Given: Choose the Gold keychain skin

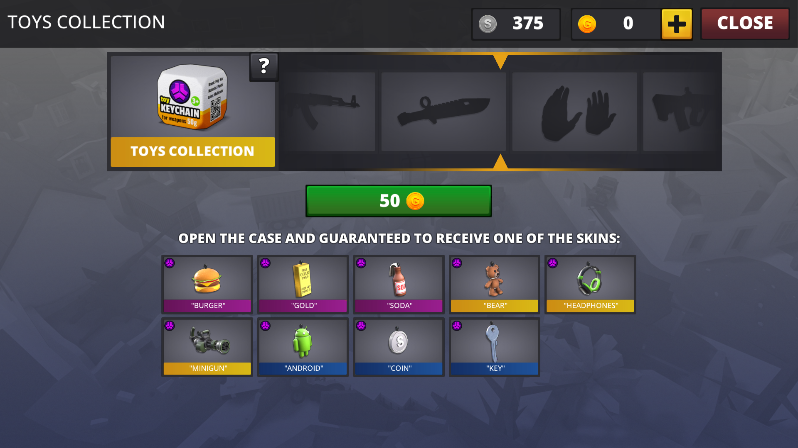Looking at the screenshot, I should [x=303, y=284].
